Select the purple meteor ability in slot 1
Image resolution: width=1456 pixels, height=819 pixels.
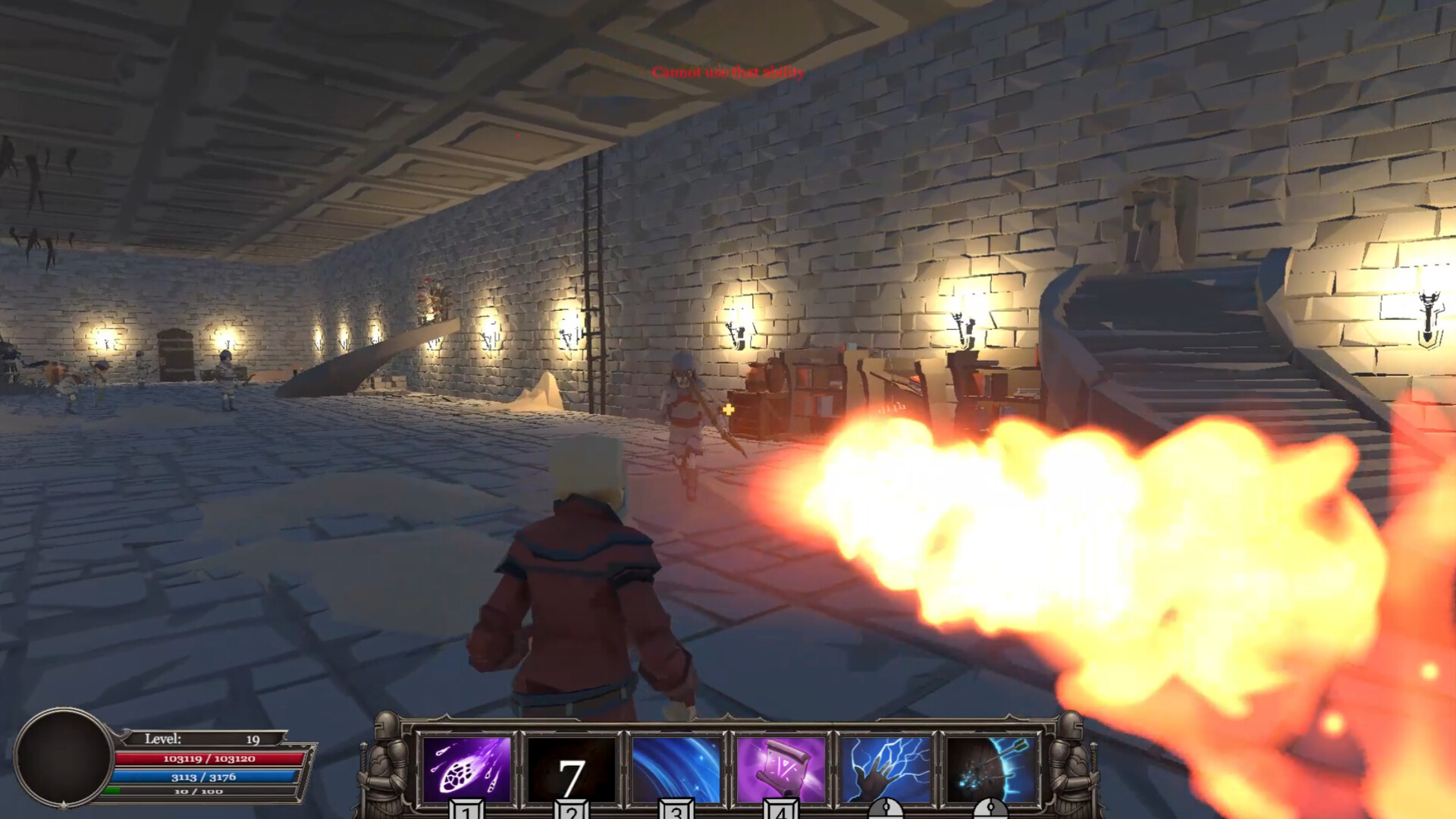tap(465, 769)
